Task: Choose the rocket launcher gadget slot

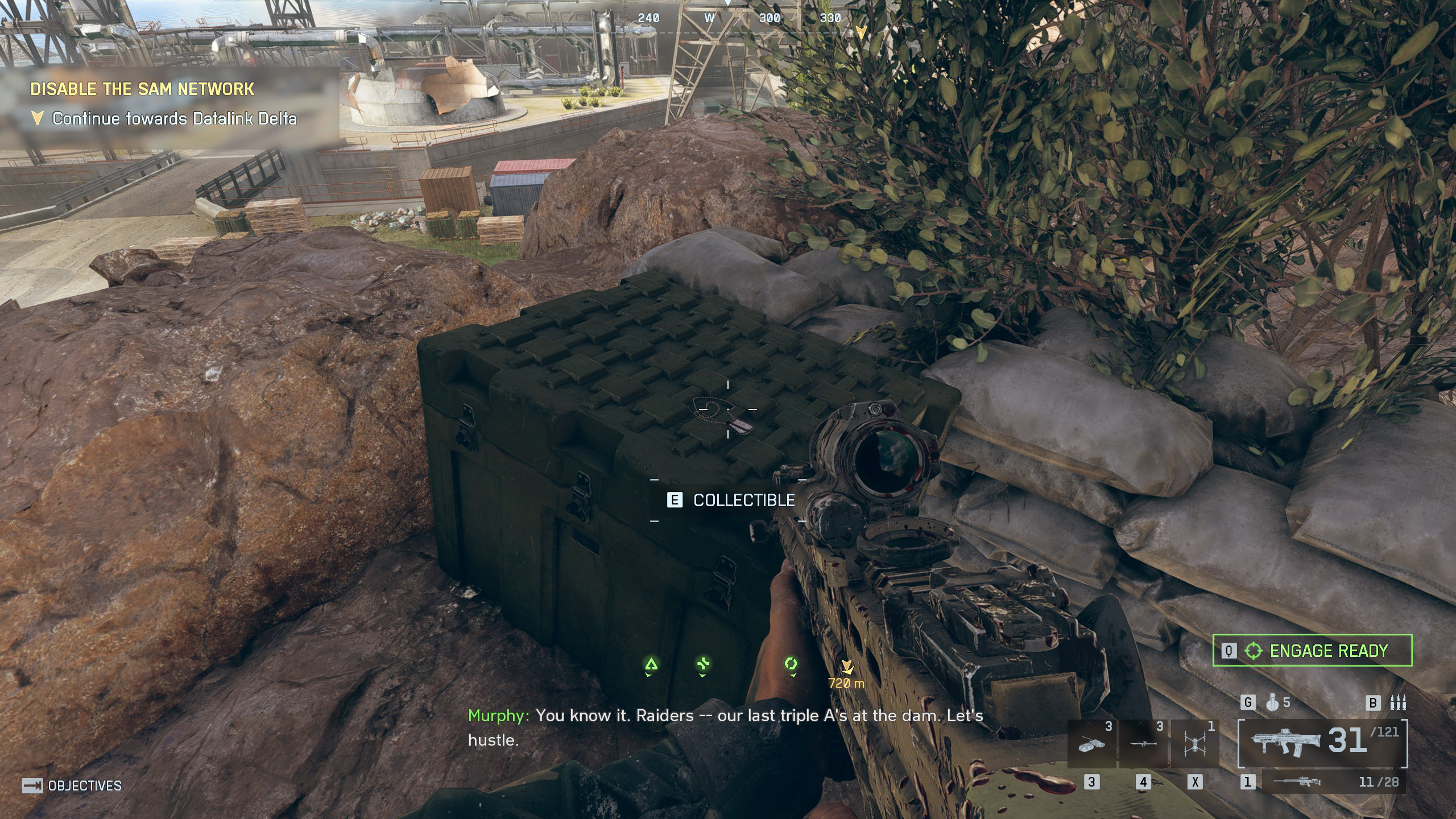Action: point(1143,744)
